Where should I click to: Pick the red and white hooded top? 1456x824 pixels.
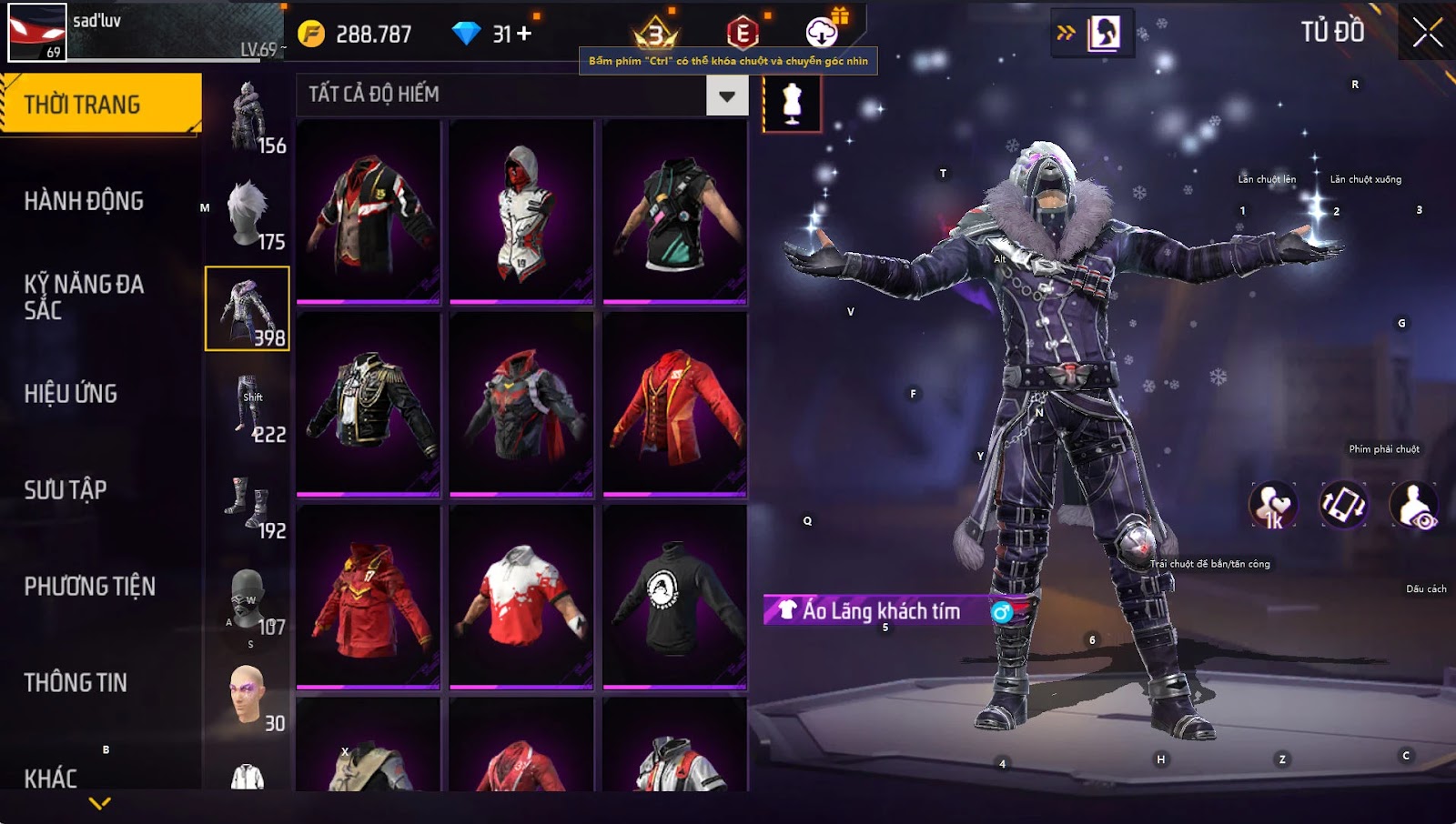[521, 212]
